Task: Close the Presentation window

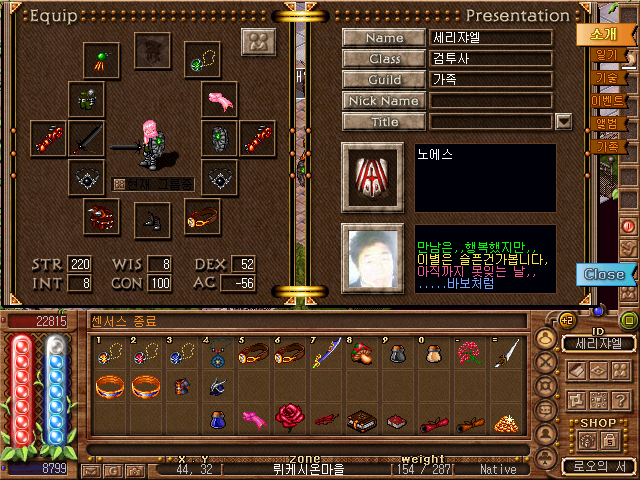Action: point(604,274)
